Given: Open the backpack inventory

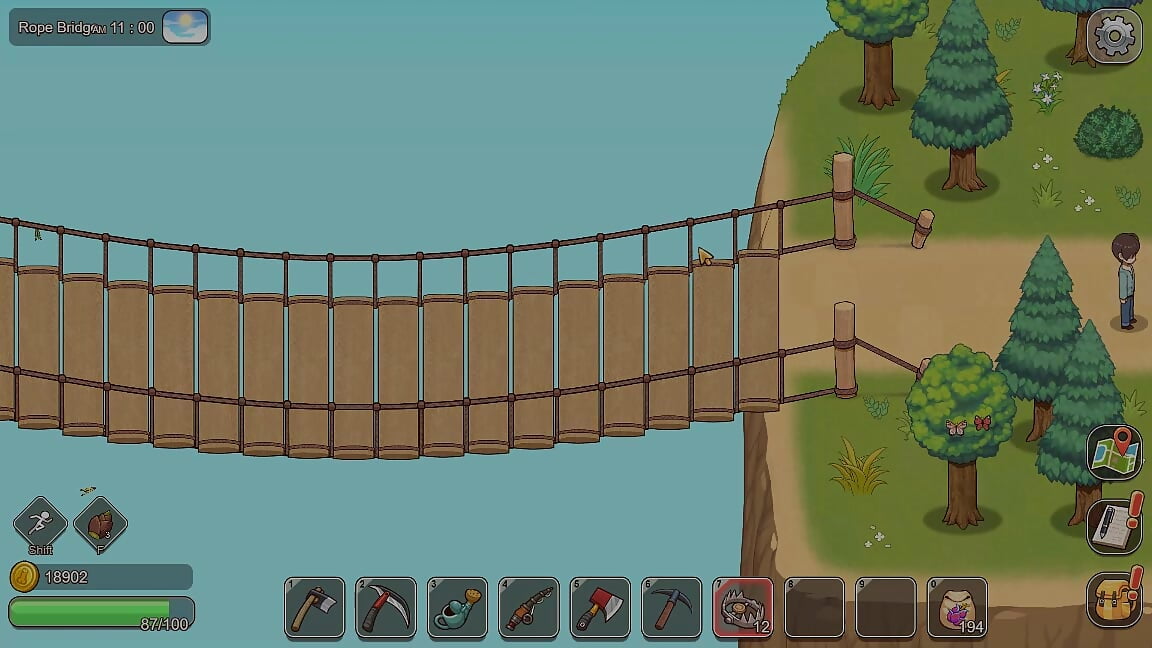Looking at the screenshot, I should (1114, 598).
